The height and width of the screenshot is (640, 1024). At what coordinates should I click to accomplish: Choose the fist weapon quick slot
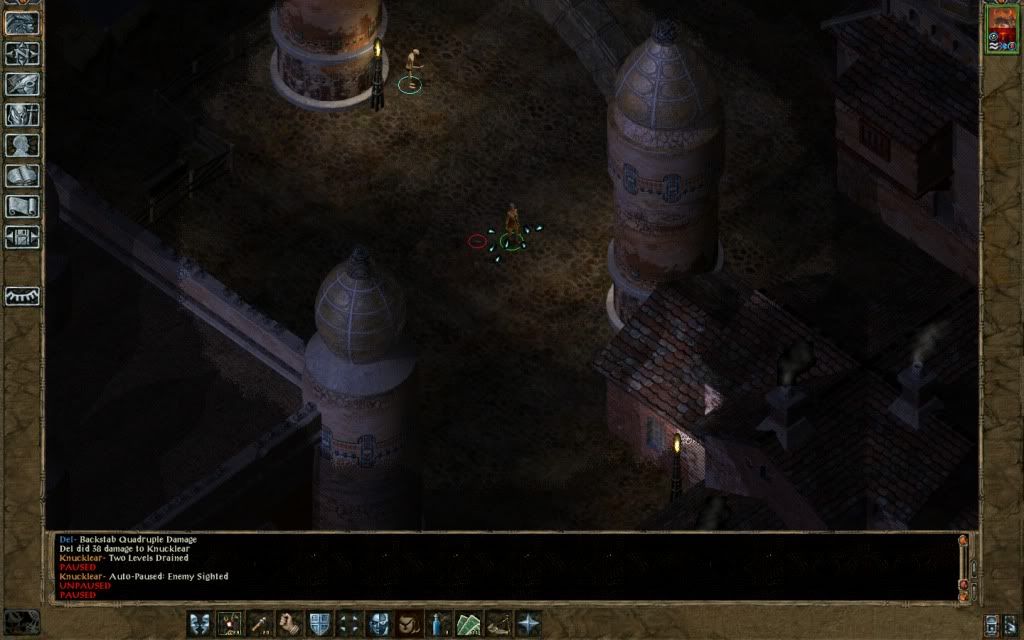(290, 624)
